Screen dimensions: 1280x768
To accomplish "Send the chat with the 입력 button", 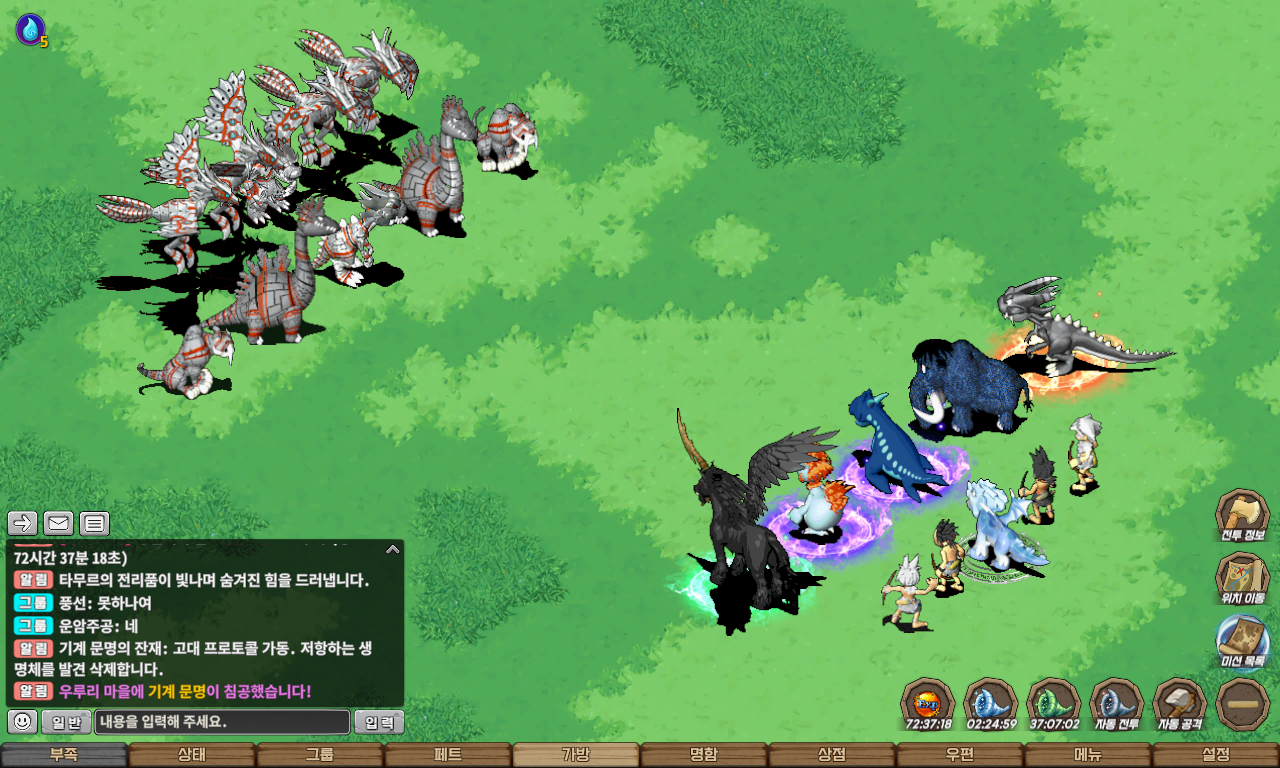I will (379, 722).
